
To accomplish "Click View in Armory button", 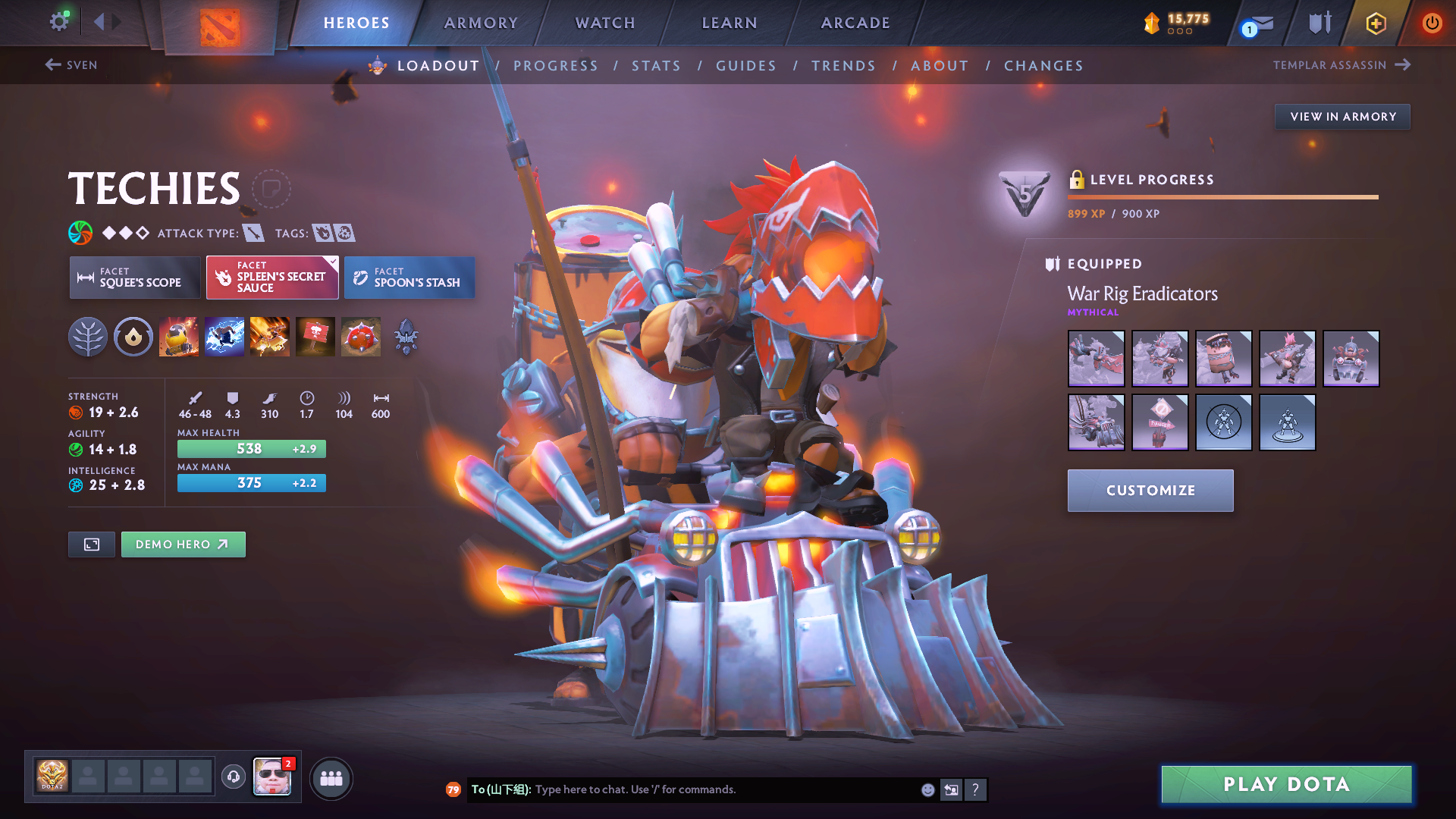I will (x=1342, y=117).
